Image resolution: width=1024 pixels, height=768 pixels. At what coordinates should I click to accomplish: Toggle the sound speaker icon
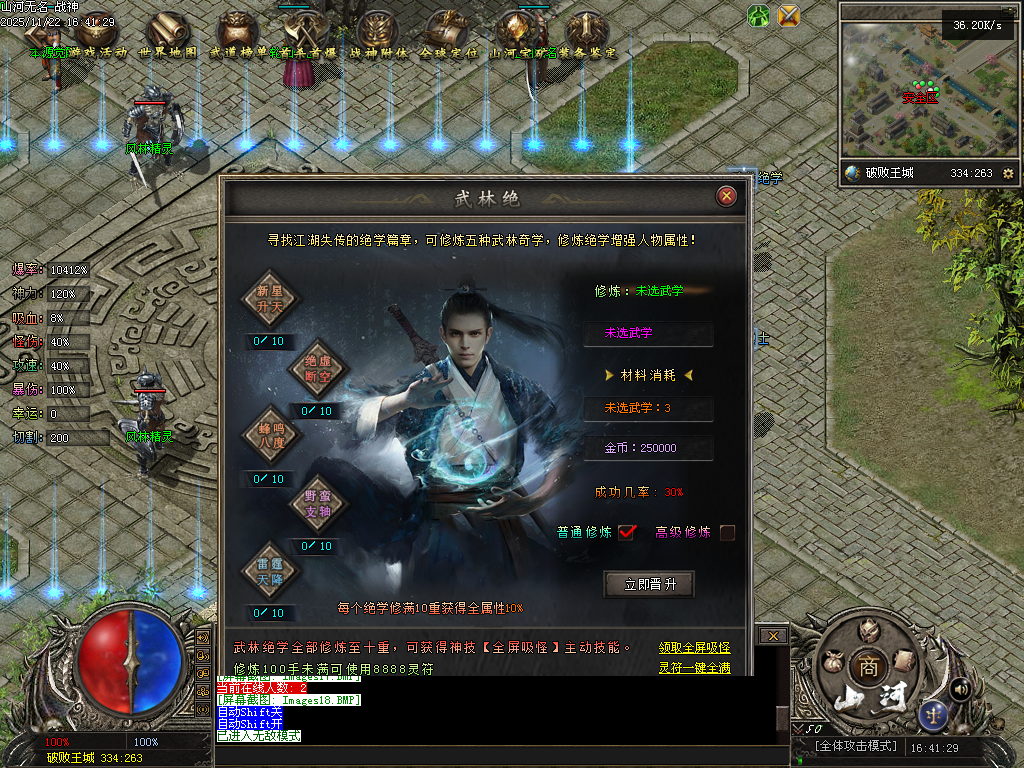coord(961,688)
